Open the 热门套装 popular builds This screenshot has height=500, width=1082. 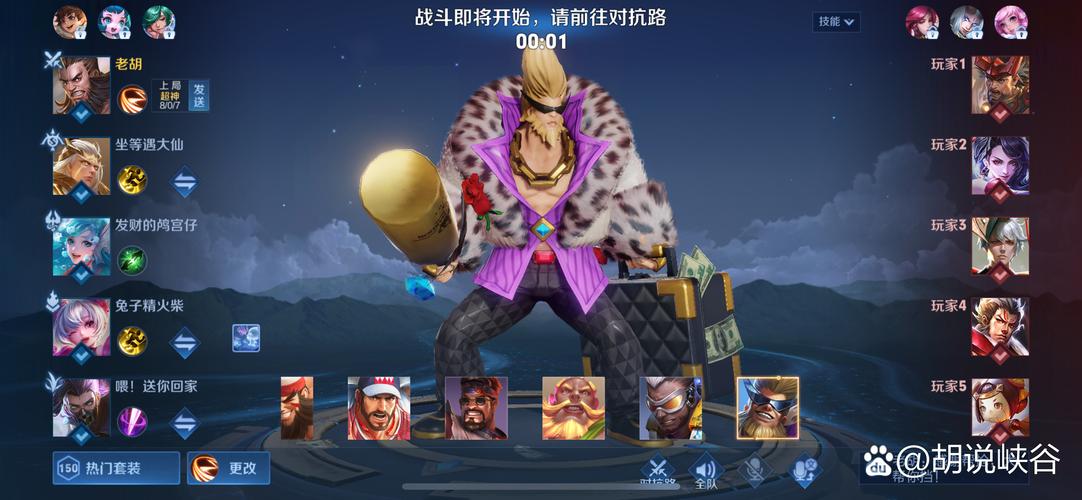coord(116,468)
